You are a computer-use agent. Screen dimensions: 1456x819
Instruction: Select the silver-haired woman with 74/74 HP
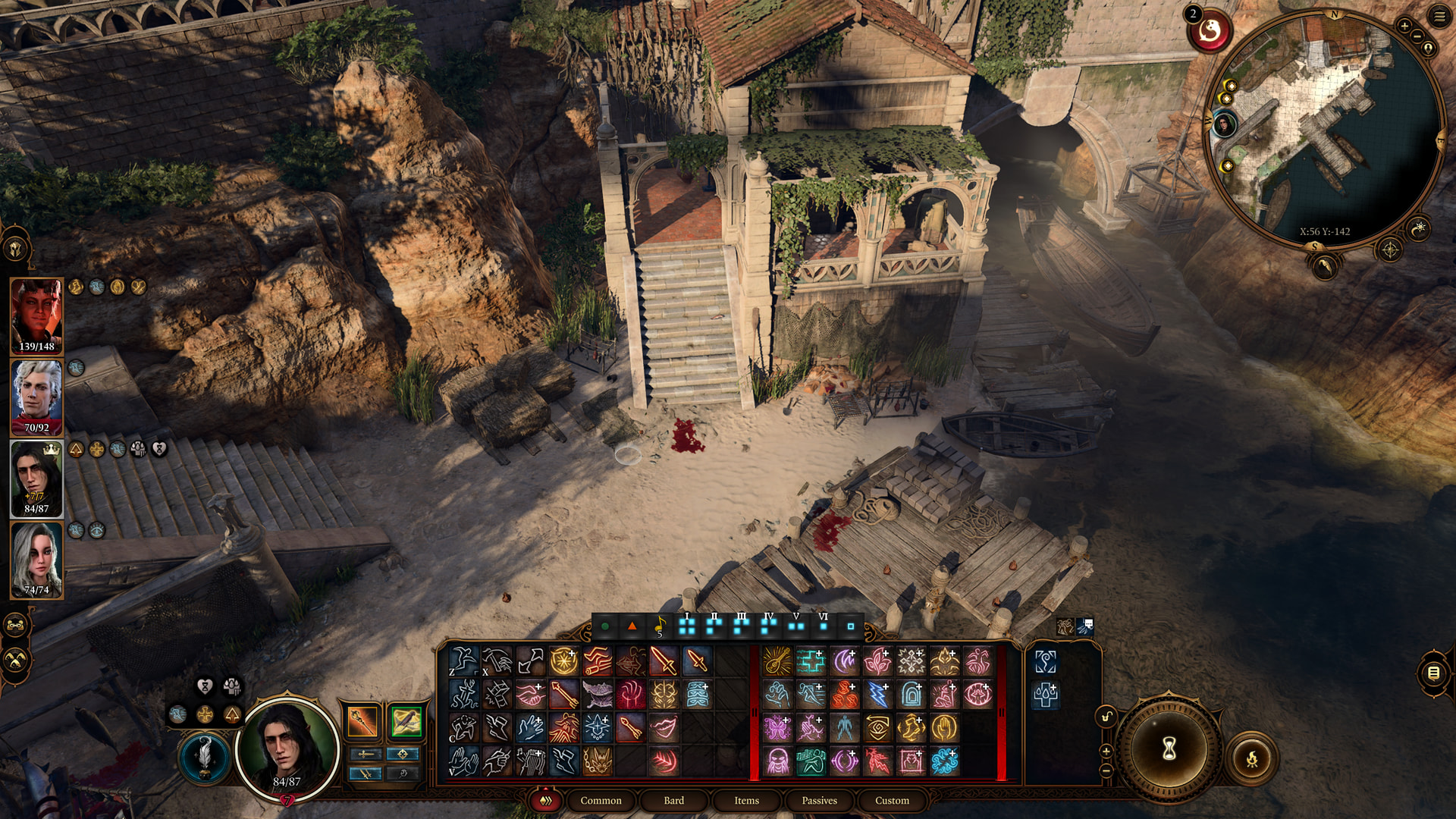(36, 559)
